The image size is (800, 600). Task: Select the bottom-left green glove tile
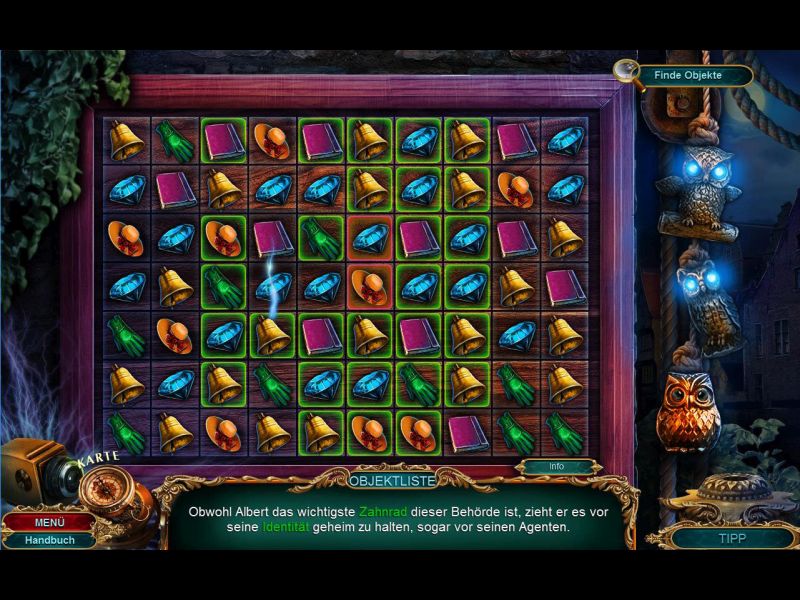(127, 432)
